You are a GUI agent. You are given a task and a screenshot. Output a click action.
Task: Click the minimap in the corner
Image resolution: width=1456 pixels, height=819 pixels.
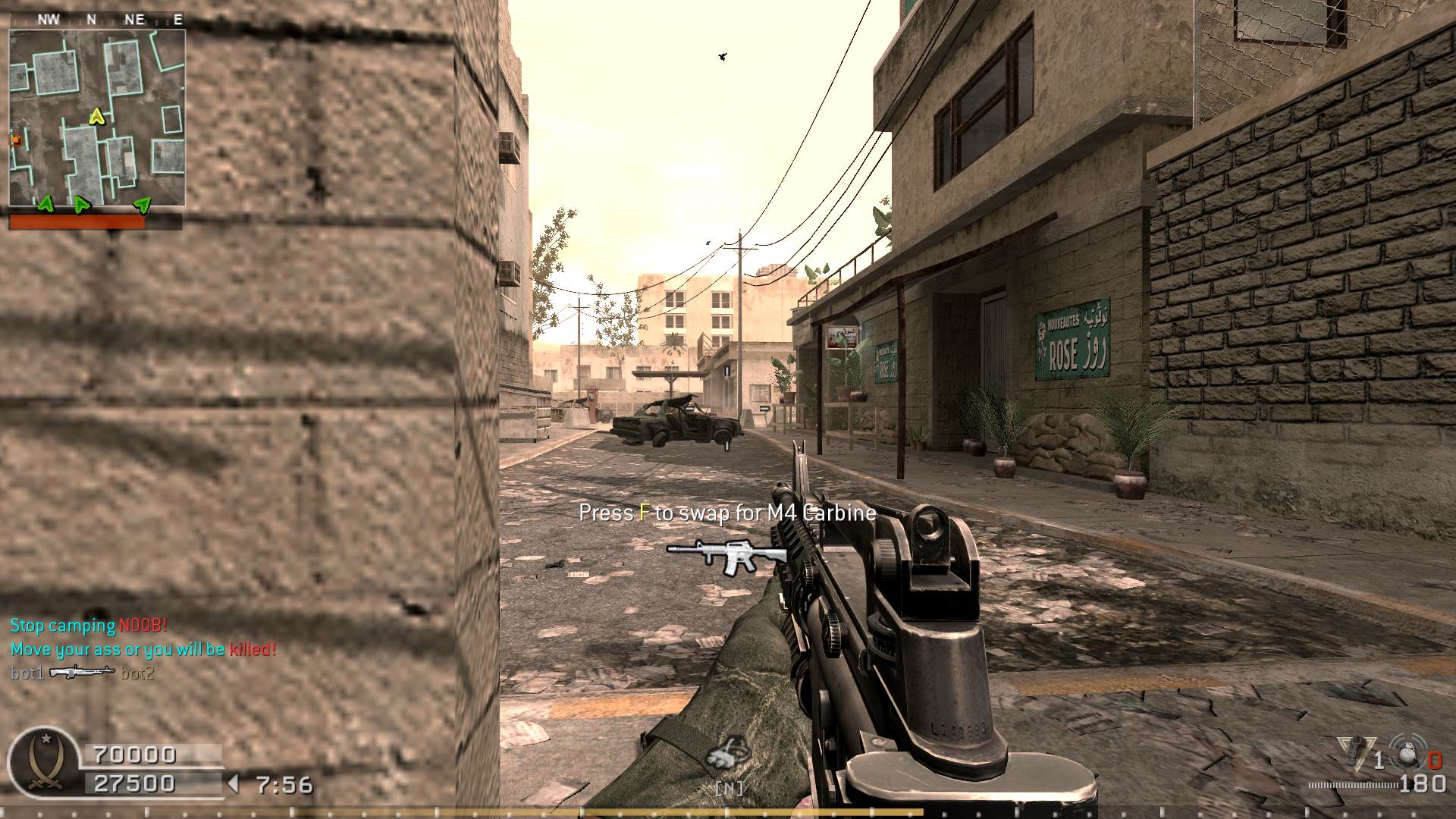point(97,118)
